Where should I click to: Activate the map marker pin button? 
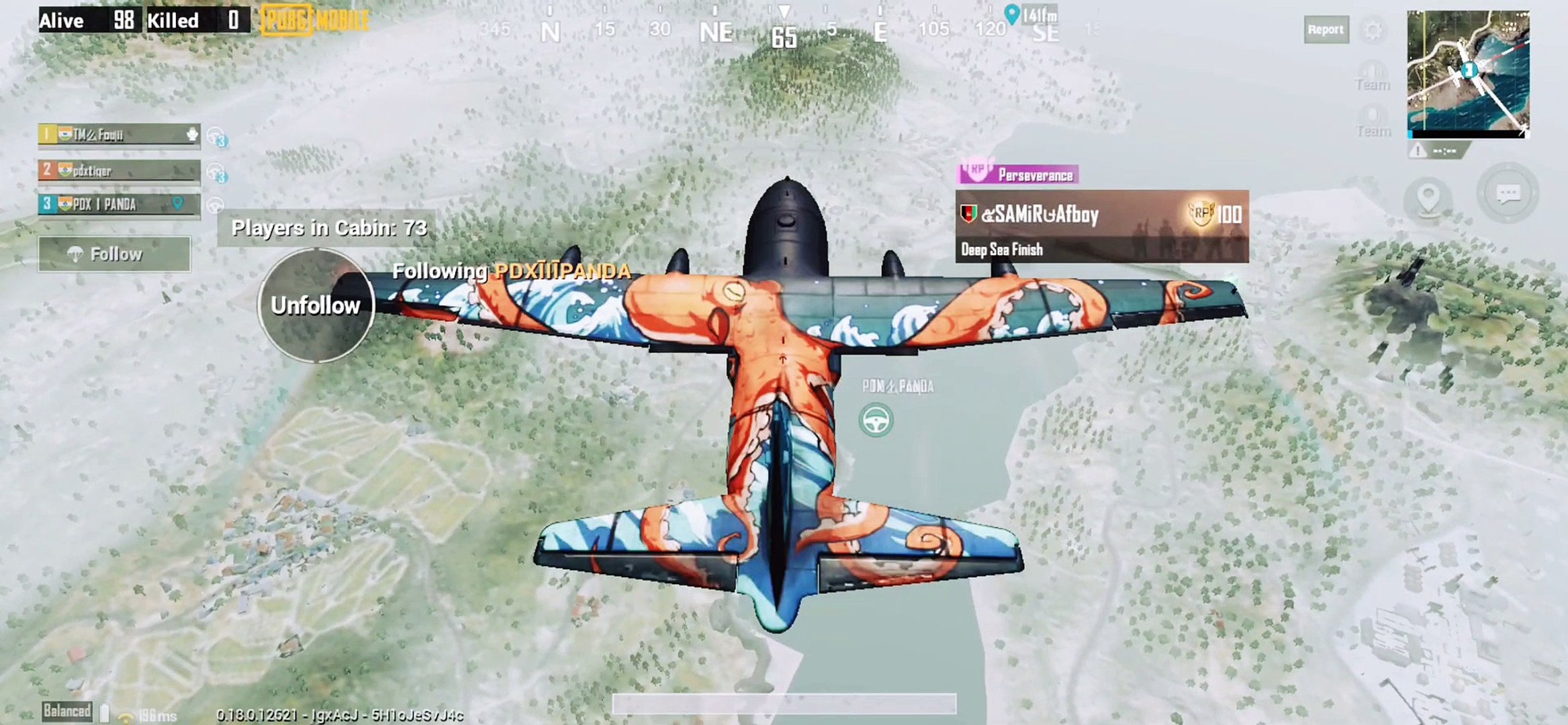[x=1428, y=198]
